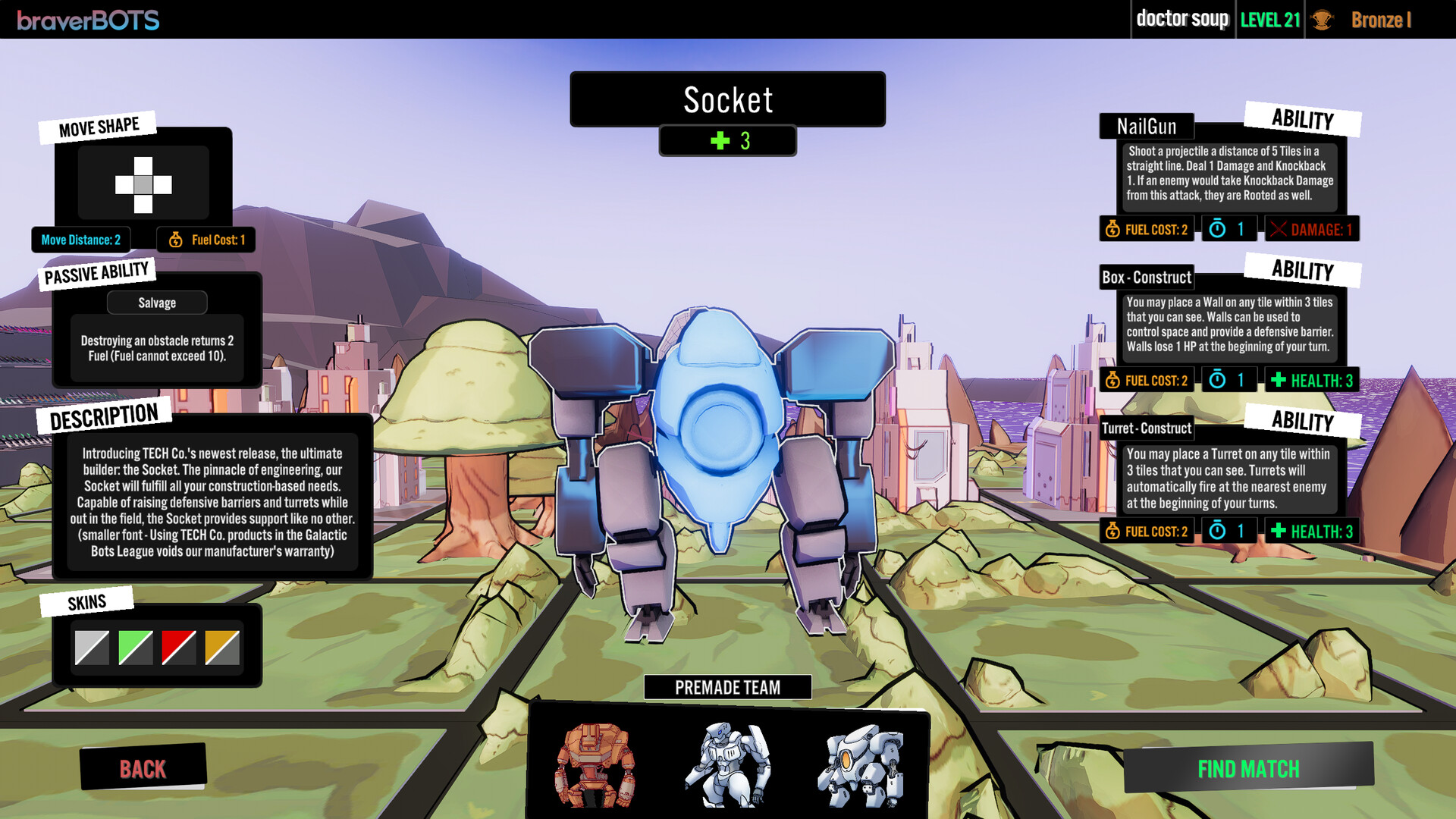
Task: Click the braverBOTS logo
Action: 89,20
